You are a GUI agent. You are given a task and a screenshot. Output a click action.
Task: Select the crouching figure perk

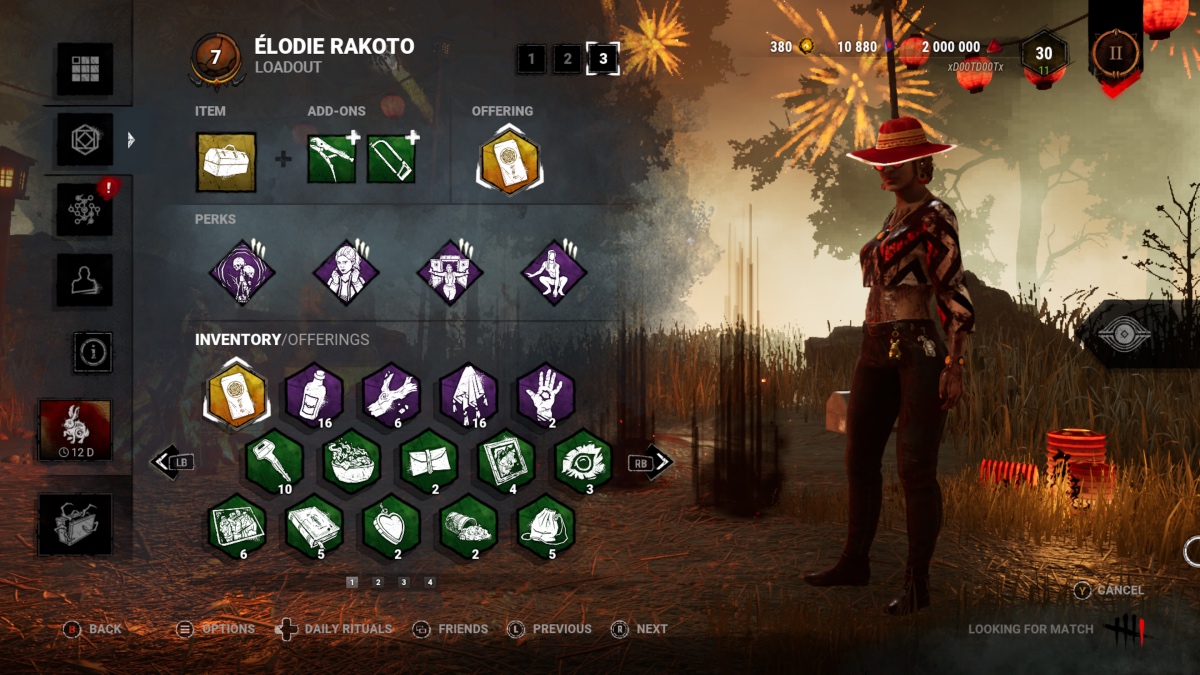554,272
